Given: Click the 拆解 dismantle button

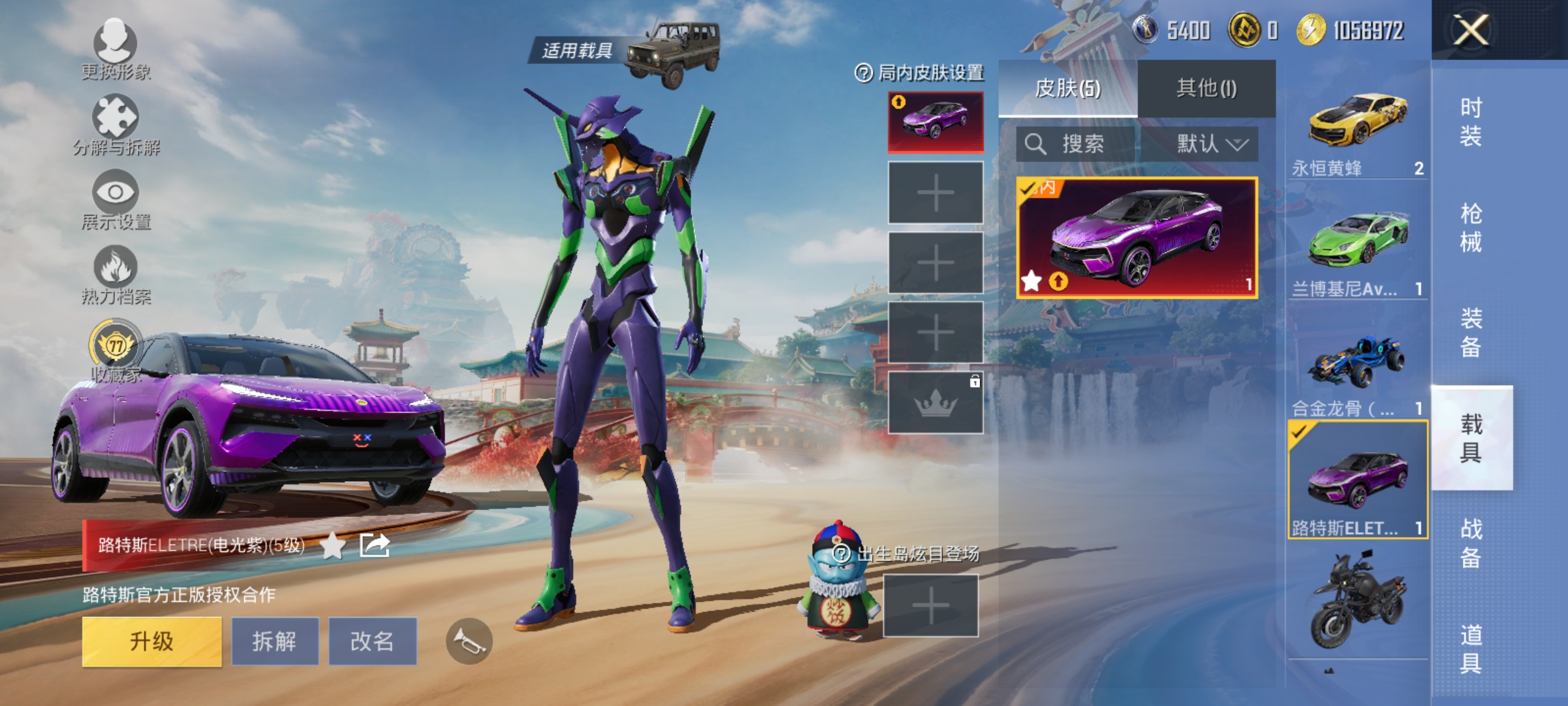Looking at the screenshot, I should (x=274, y=641).
